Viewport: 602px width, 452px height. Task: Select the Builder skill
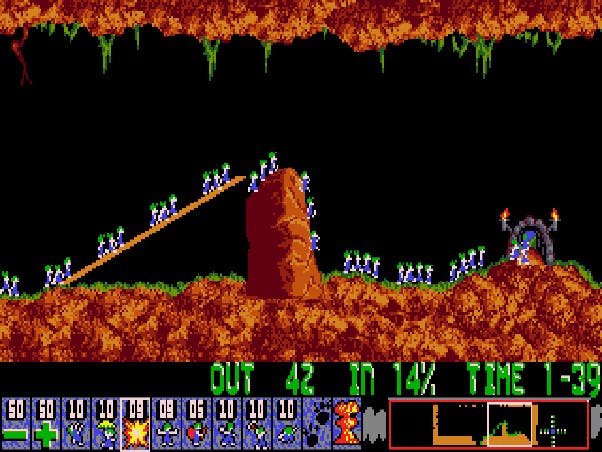pyautogui.click(x=196, y=423)
